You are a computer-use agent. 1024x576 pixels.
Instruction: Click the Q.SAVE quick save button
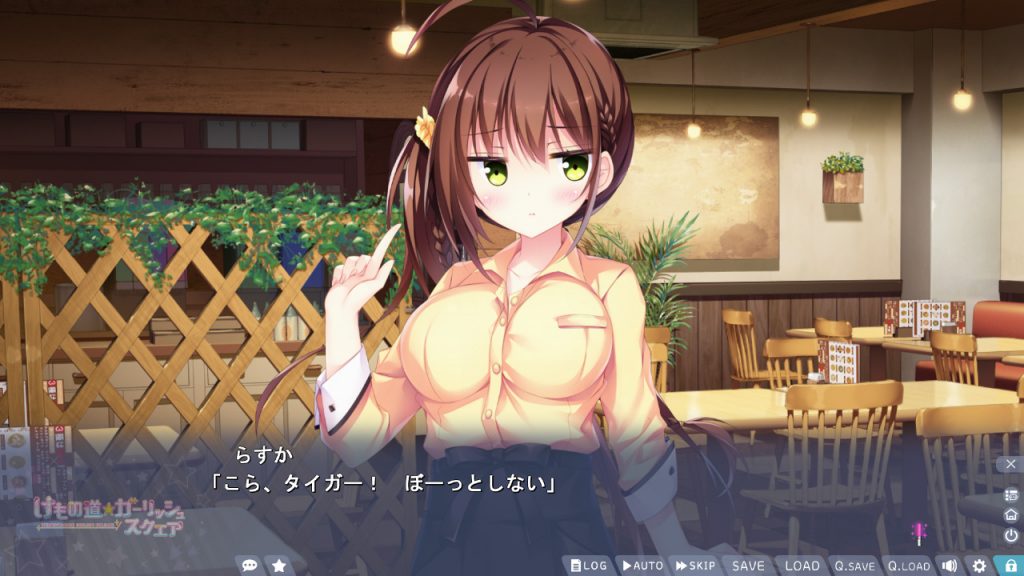point(855,565)
